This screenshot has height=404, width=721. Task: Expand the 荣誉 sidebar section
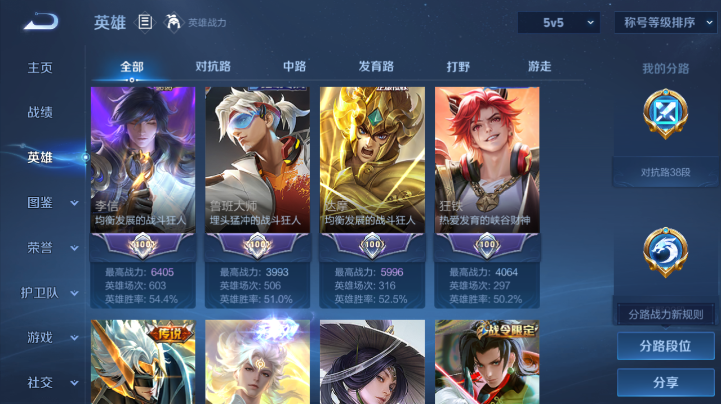tap(52, 247)
